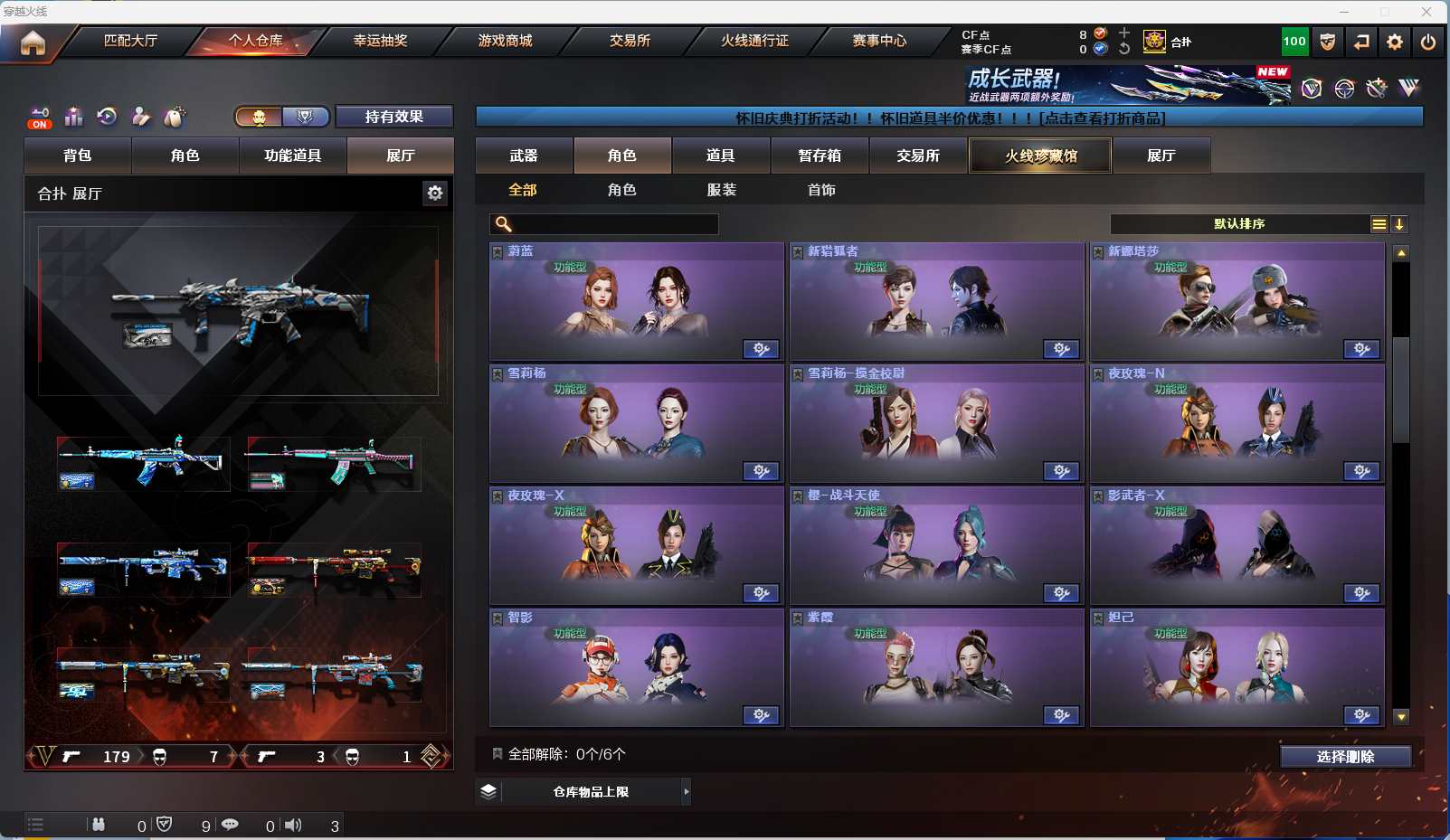Click the 选择删除 button

[1345, 757]
